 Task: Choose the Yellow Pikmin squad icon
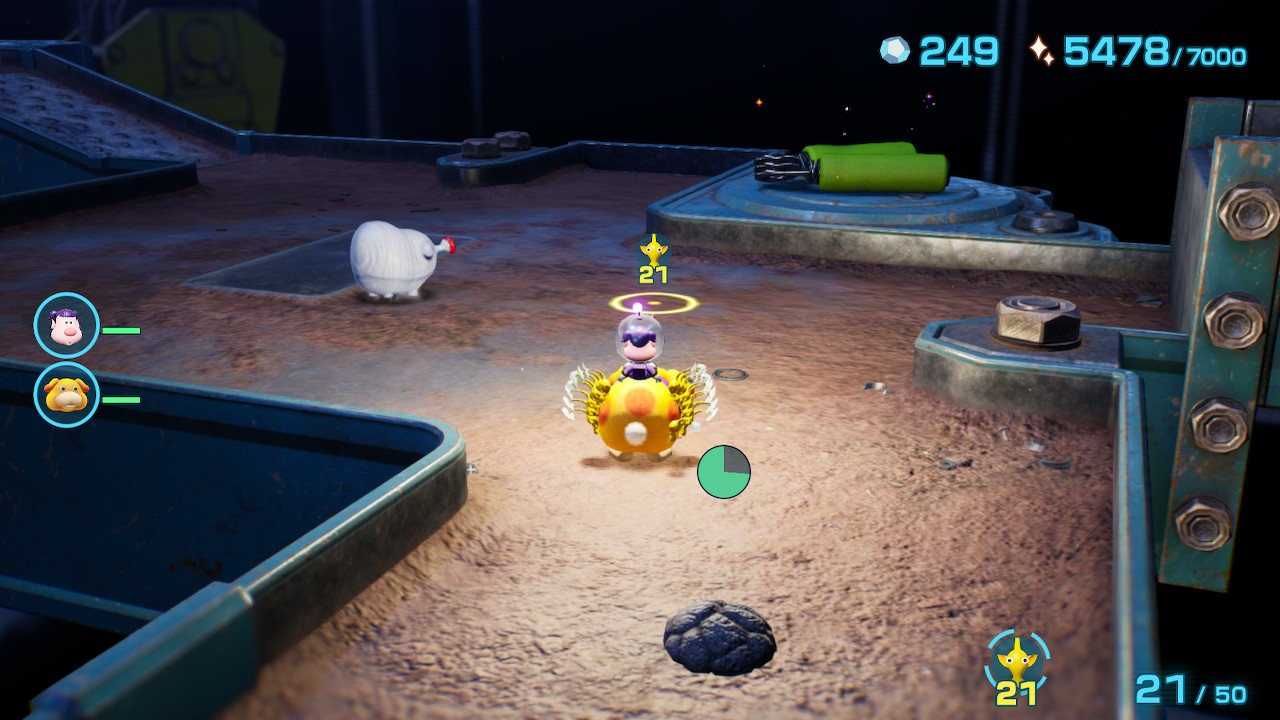(x=1017, y=661)
